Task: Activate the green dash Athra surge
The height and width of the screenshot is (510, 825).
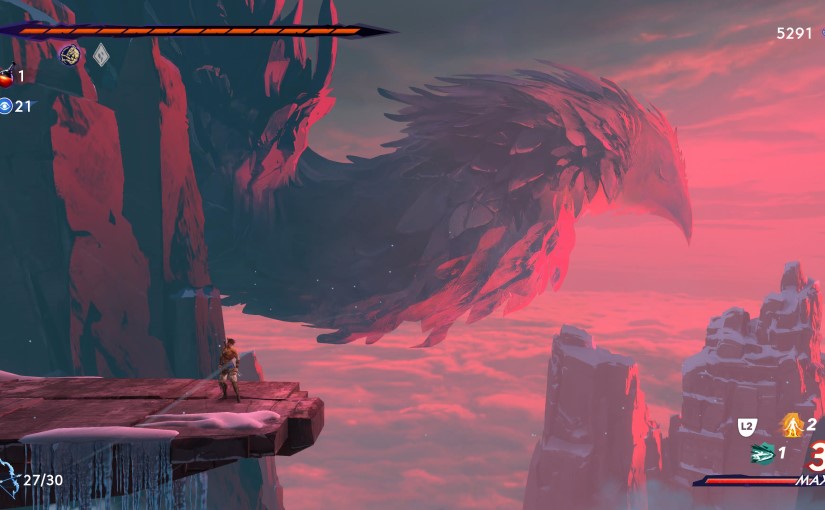Action: click(x=763, y=453)
